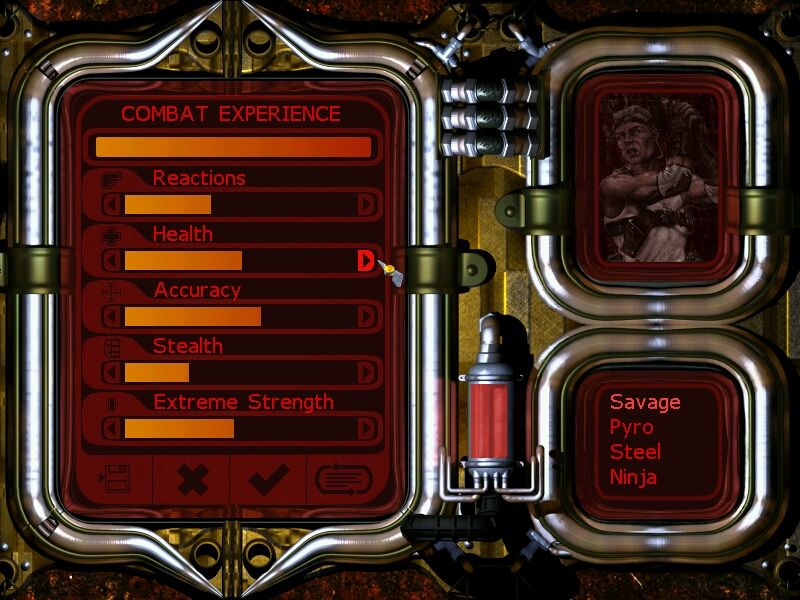Increase Extreme Strength with right arrow
The height and width of the screenshot is (600, 800).
pyautogui.click(x=366, y=429)
